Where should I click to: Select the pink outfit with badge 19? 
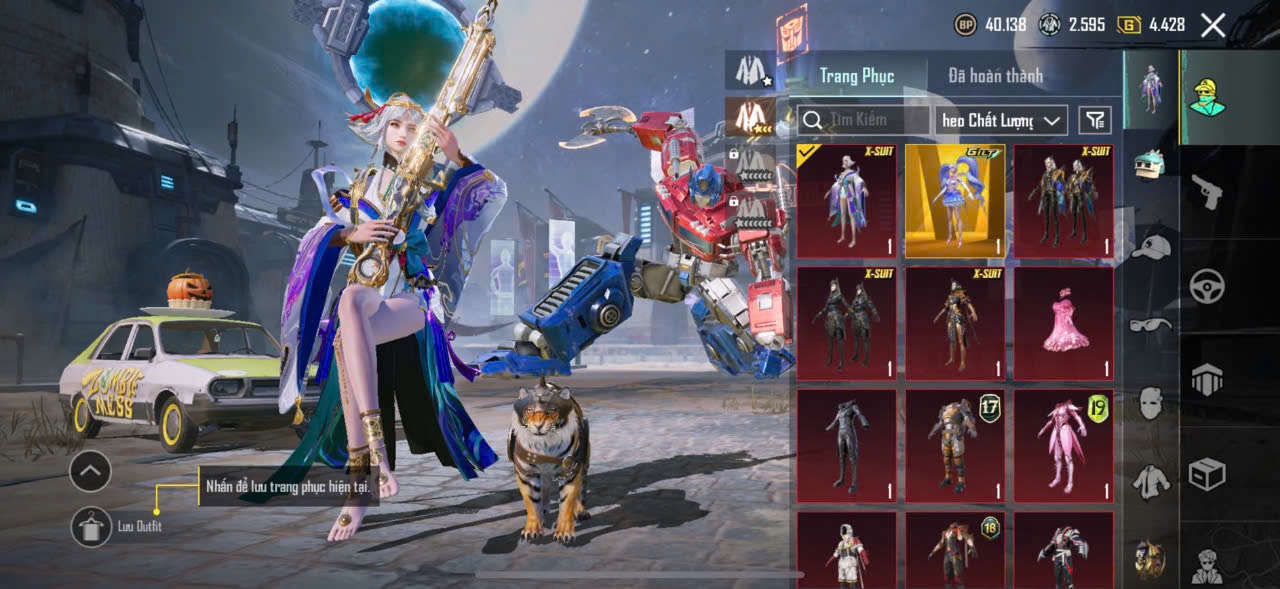[1063, 445]
